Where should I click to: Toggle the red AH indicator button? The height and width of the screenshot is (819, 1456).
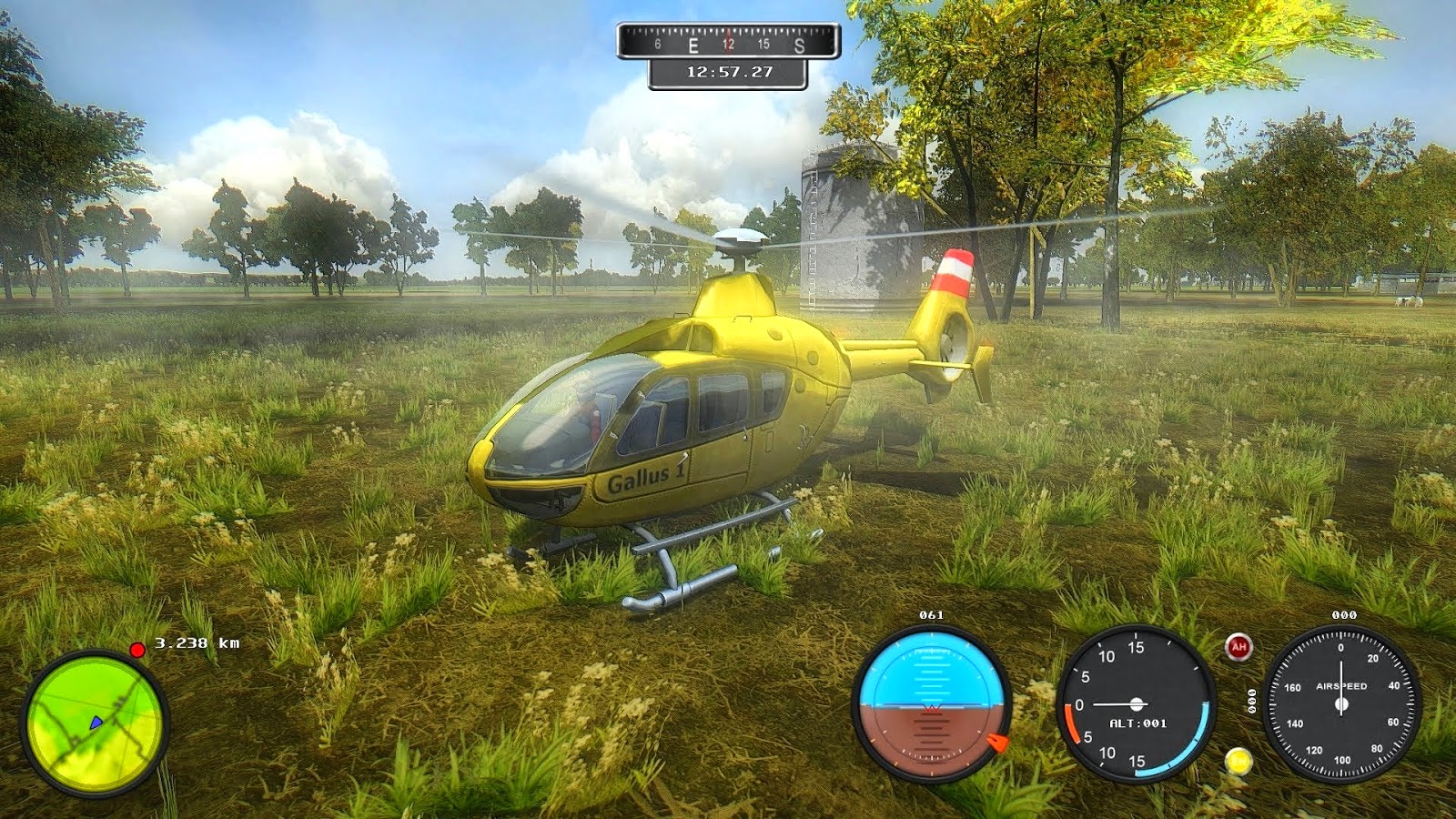click(x=1238, y=647)
